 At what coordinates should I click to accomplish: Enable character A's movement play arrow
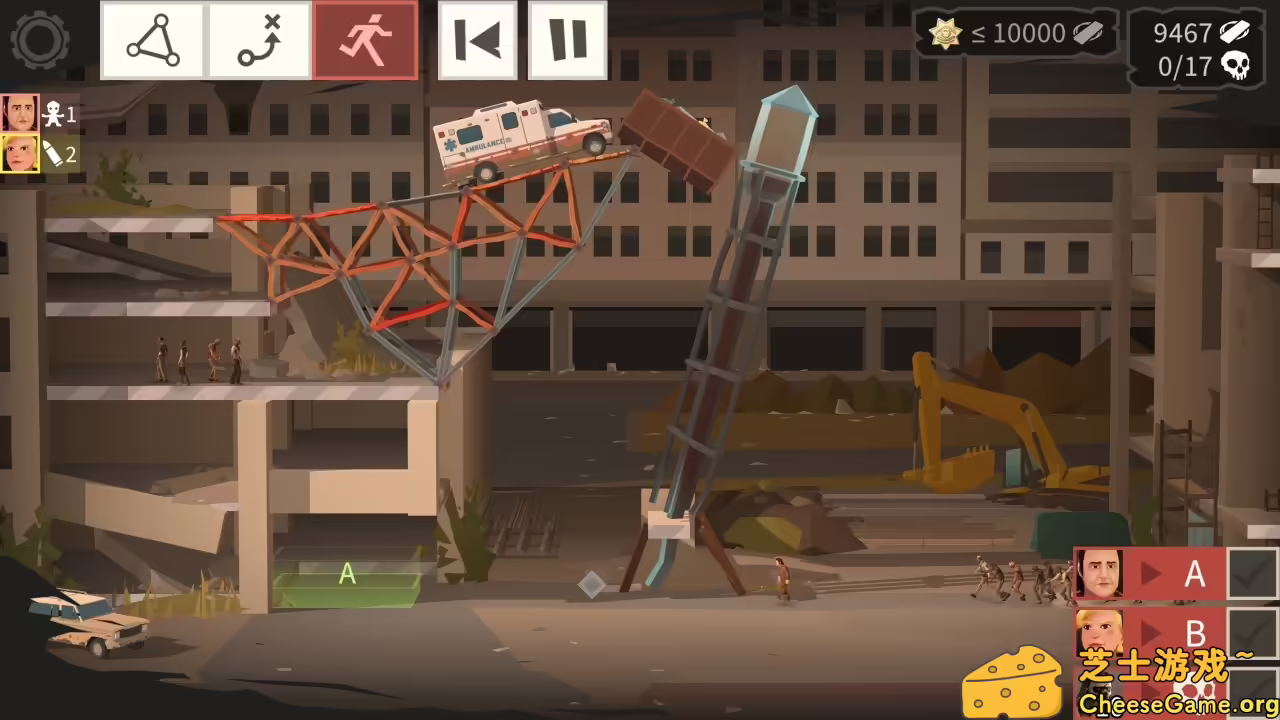click(1149, 573)
